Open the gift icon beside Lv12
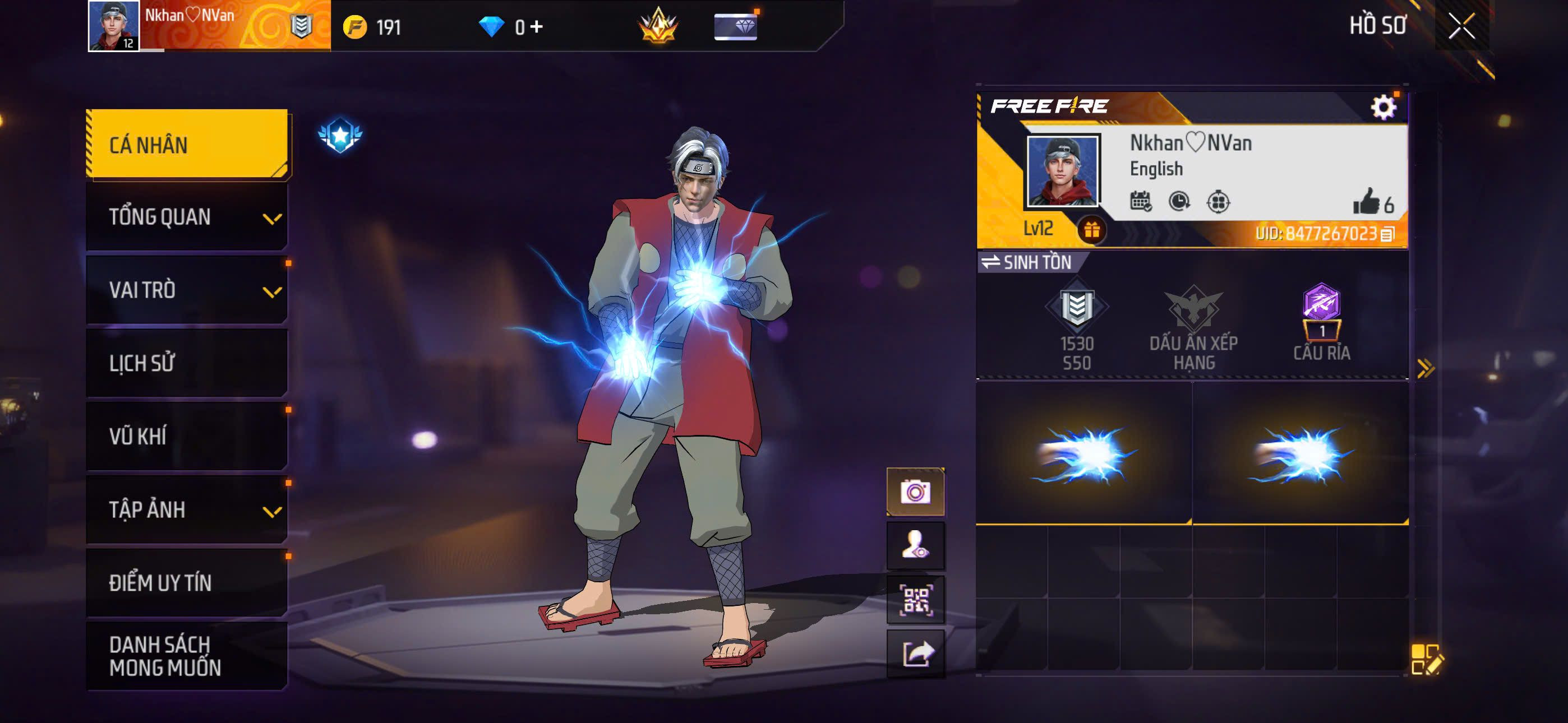This screenshot has height=723, width=1568. click(1091, 230)
